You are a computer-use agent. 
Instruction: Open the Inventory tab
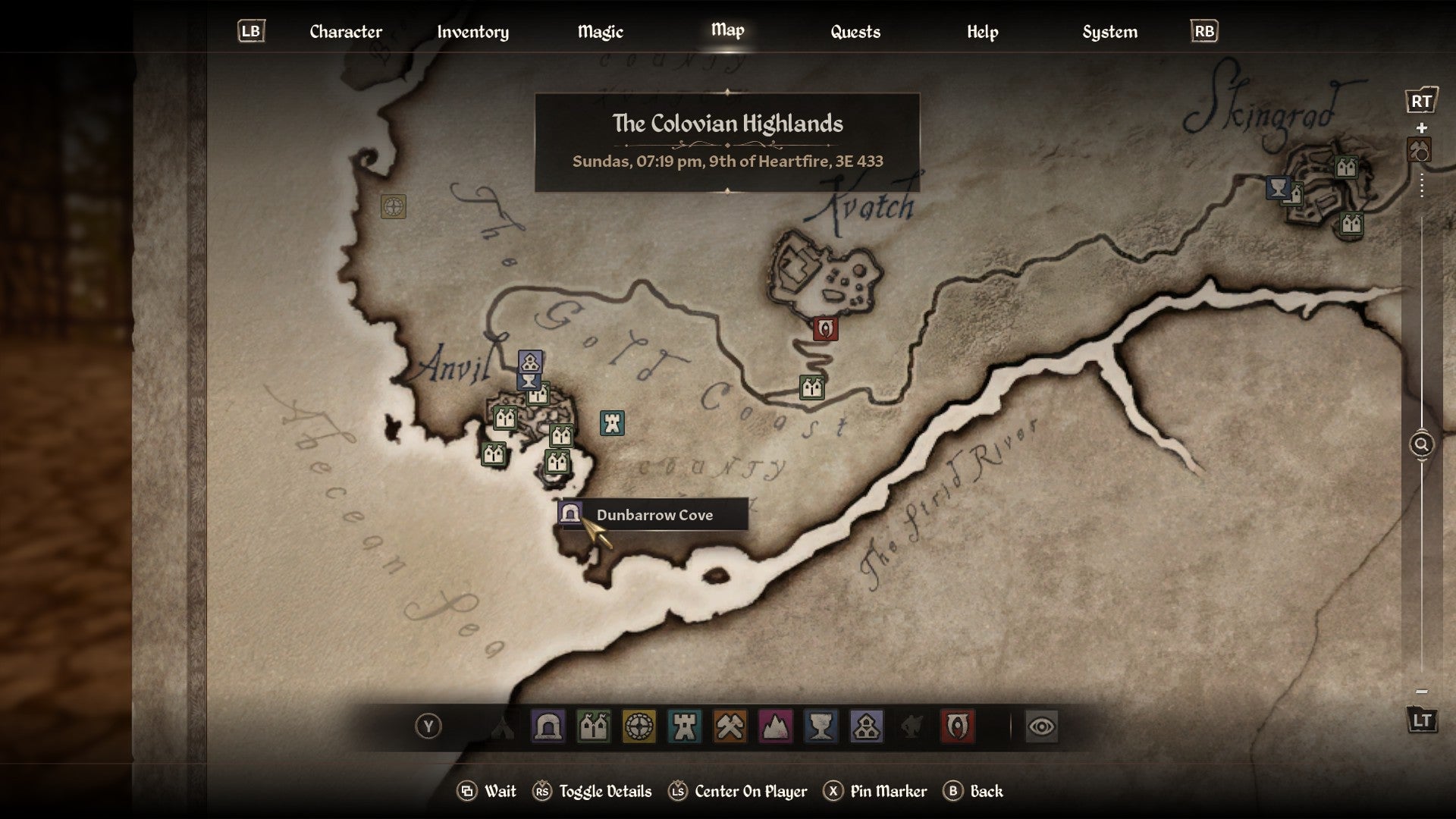[x=472, y=32]
